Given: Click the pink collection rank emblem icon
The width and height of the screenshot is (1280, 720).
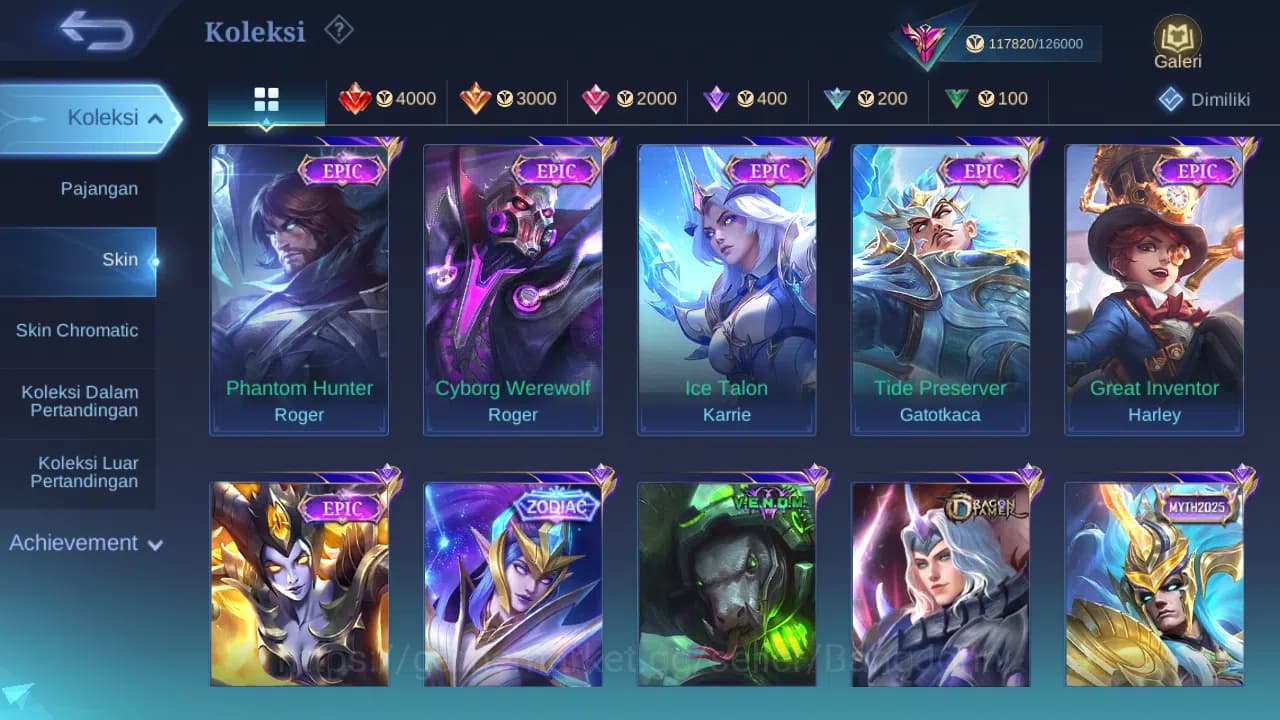Looking at the screenshot, I should [924, 40].
